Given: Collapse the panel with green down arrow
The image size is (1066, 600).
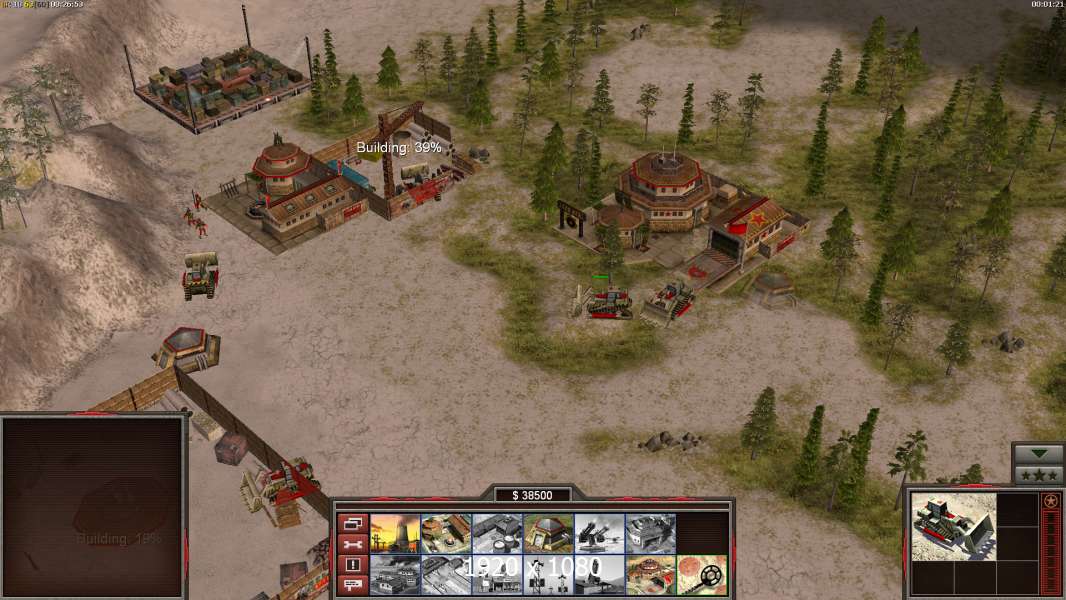Looking at the screenshot, I should click(x=1038, y=454).
